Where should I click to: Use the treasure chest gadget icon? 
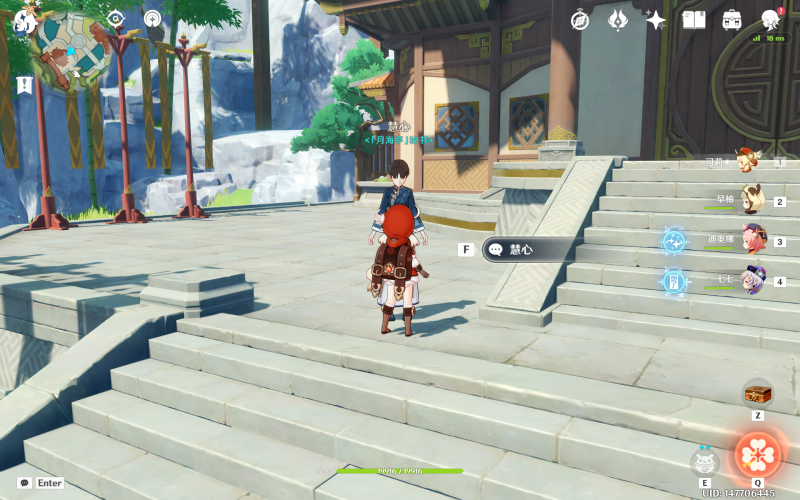pos(757,393)
